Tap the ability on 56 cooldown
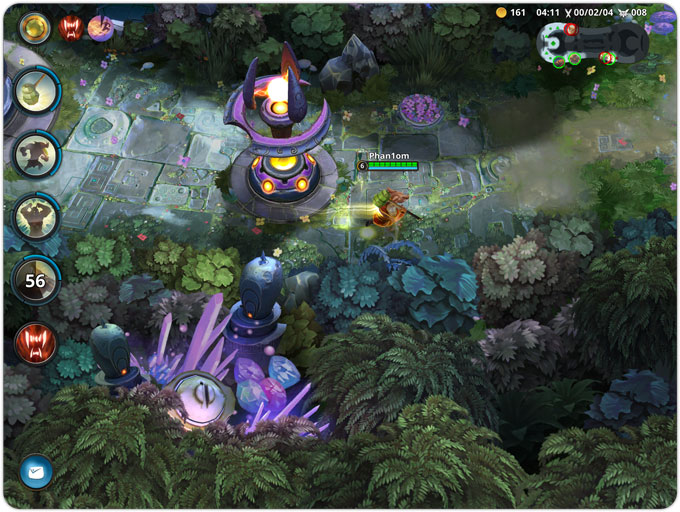680x512 pixels. click(x=35, y=281)
